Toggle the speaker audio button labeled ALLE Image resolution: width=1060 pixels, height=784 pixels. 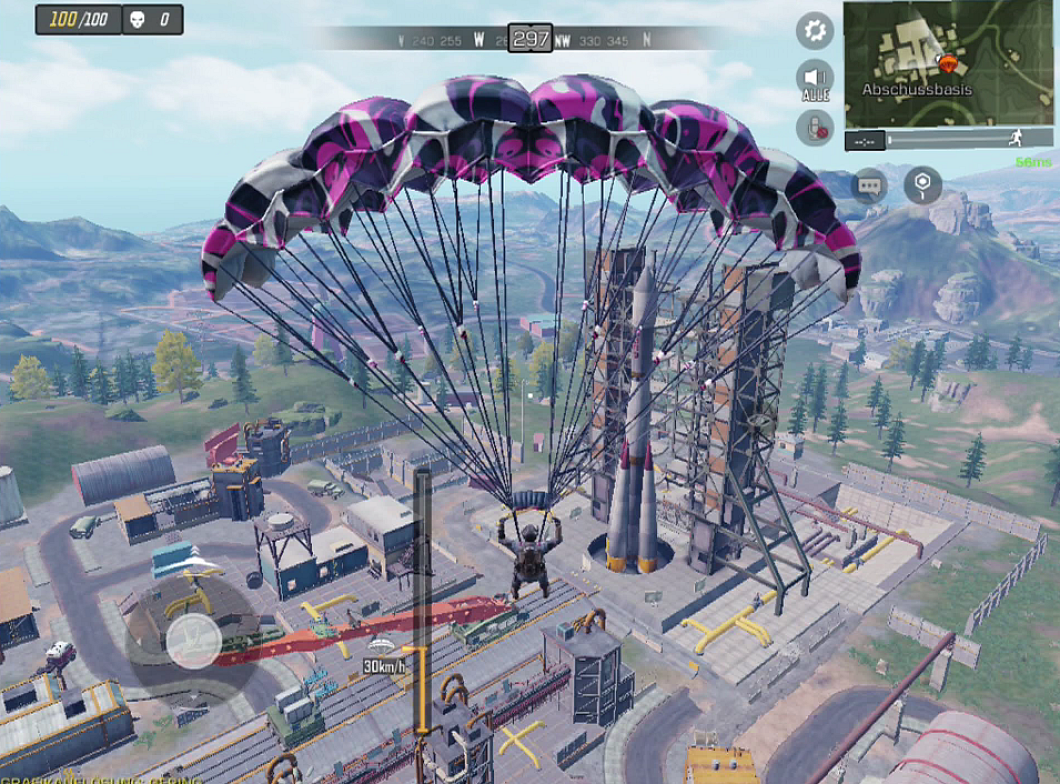tap(815, 79)
